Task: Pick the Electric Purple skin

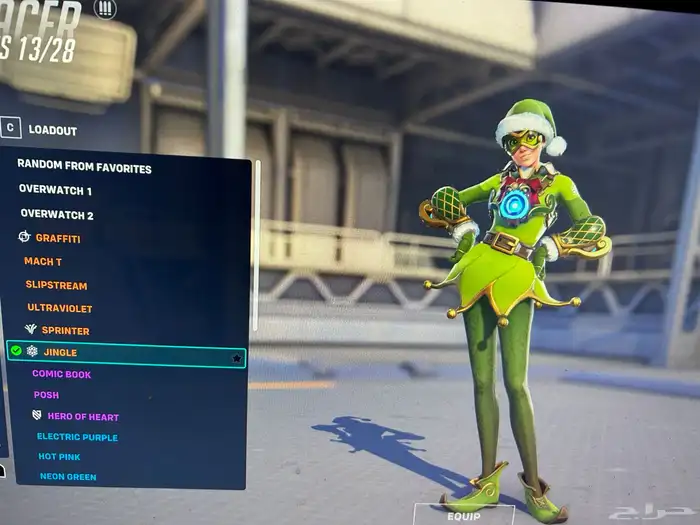Action: (x=77, y=437)
